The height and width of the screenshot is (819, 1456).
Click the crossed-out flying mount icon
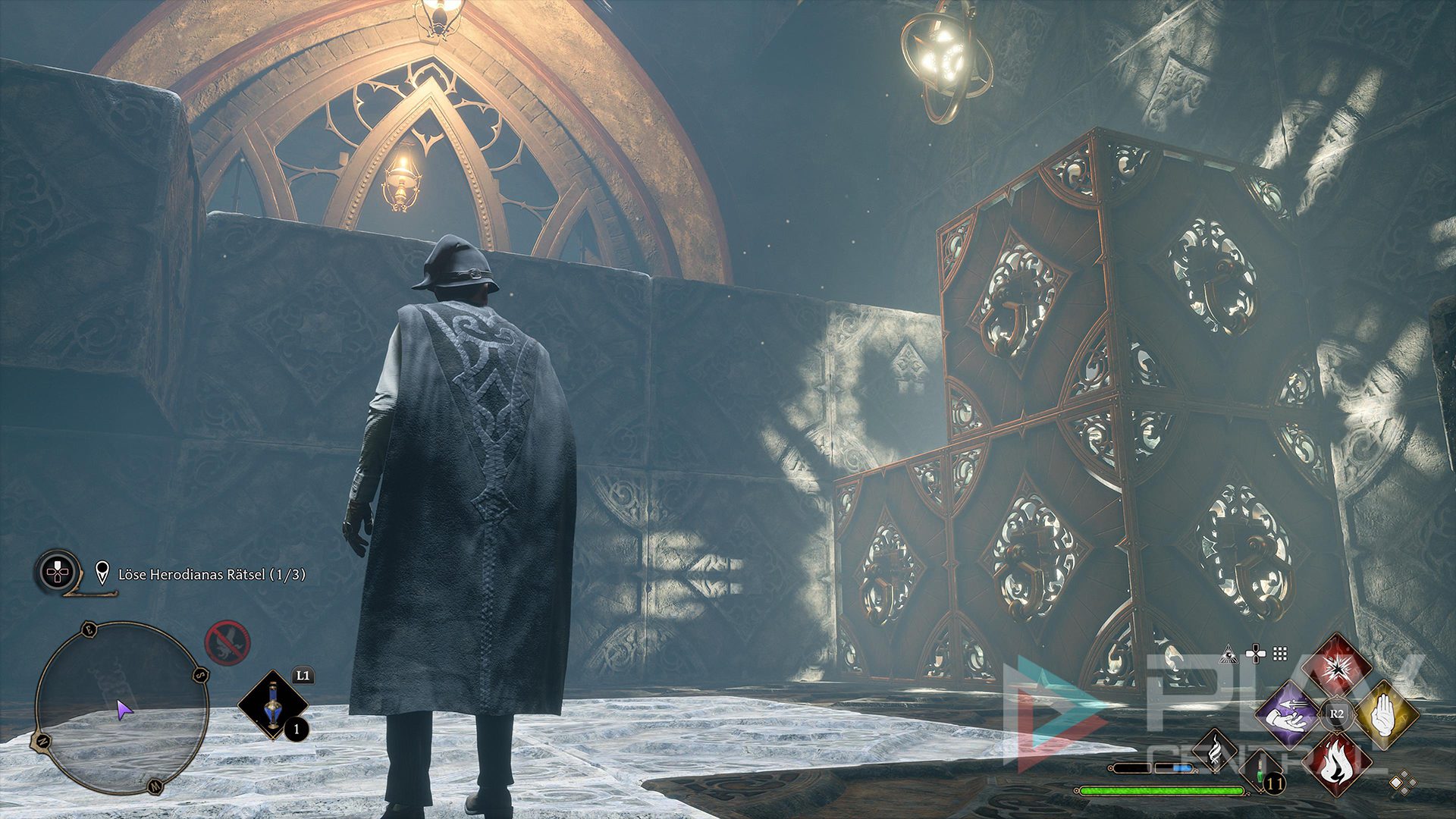[x=227, y=642]
